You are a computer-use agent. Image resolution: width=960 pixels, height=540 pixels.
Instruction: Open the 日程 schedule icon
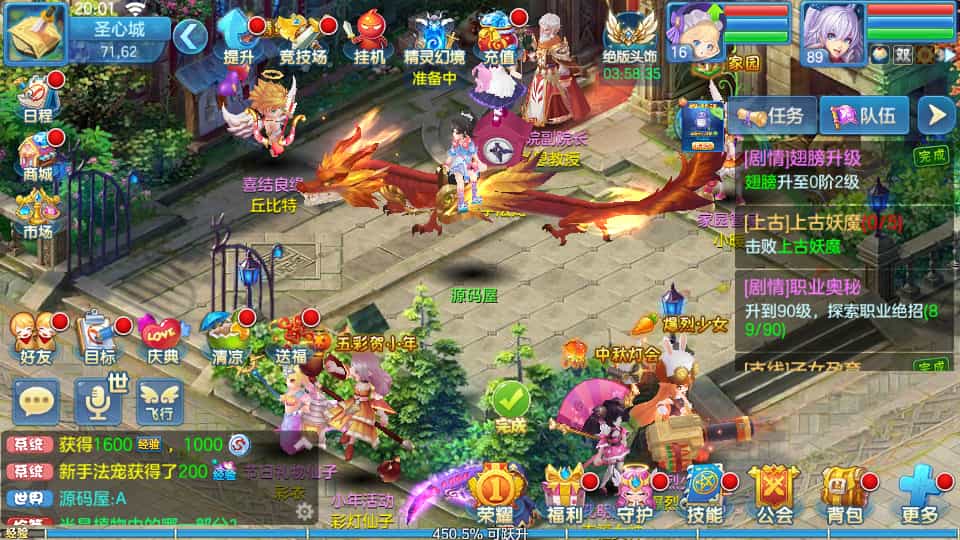[38, 96]
